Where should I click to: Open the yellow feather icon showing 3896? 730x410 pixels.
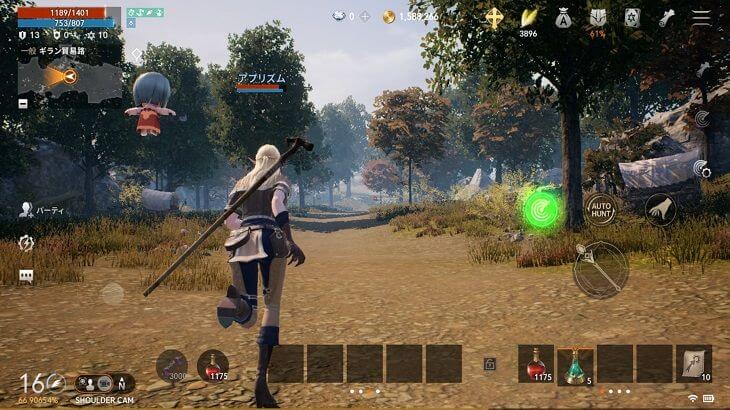pyautogui.click(x=528, y=18)
